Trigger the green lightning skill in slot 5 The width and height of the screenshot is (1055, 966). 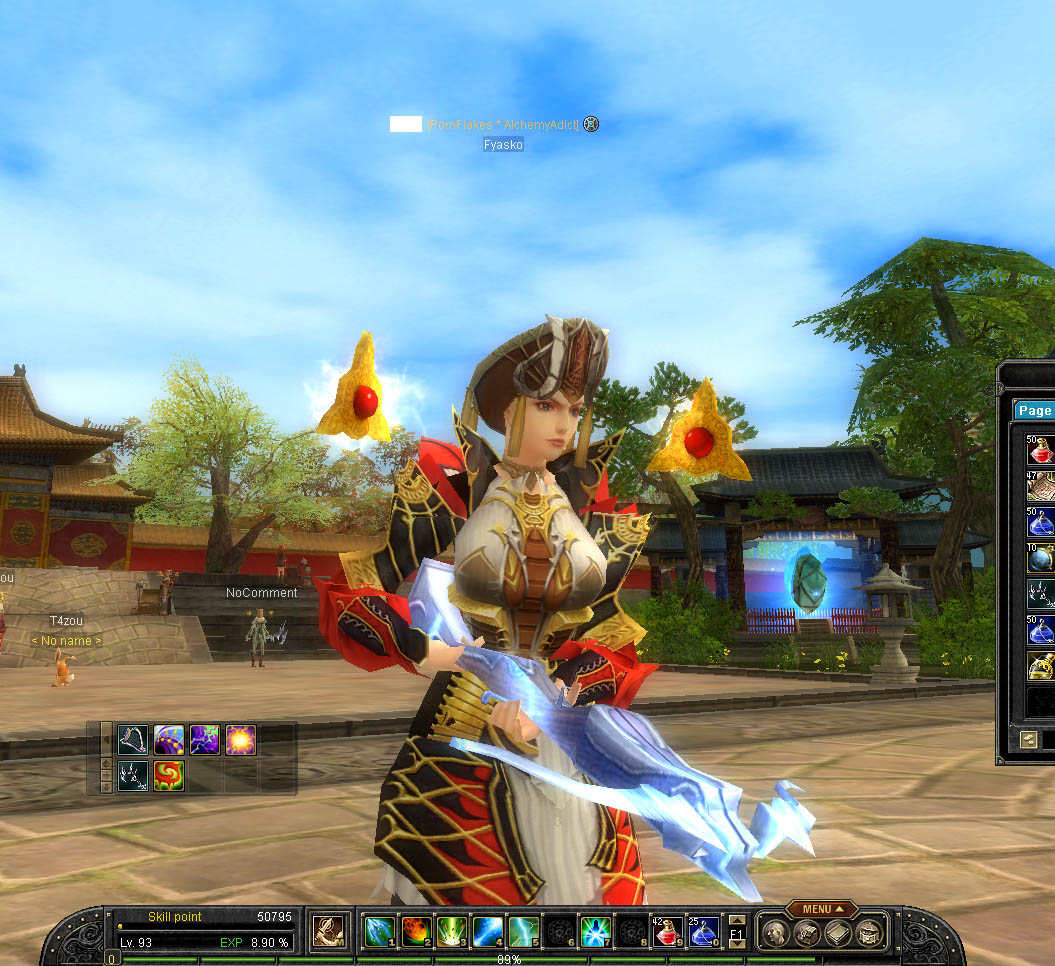[x=523, y=932]
